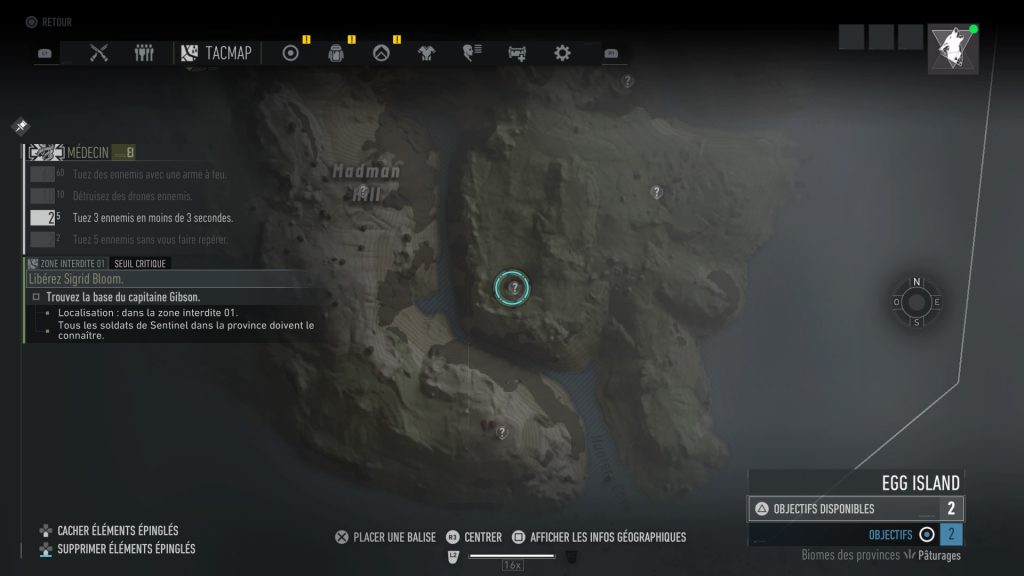Select the Tuez 3 ennemis challenge row
Viewport: 1024px width, 576px height.
point(153,218)
